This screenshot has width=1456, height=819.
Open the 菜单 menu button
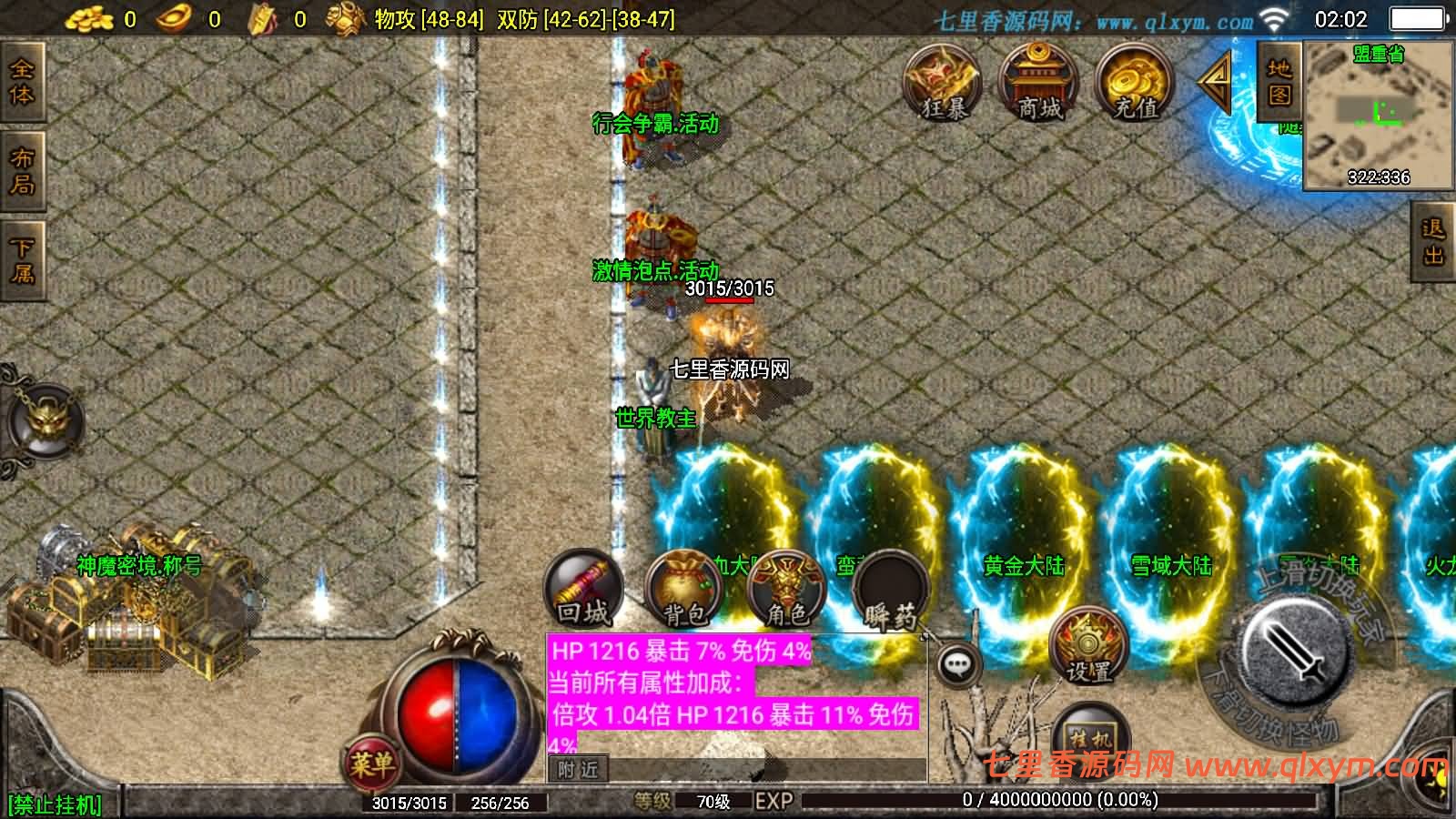click(x=371, y=763)
